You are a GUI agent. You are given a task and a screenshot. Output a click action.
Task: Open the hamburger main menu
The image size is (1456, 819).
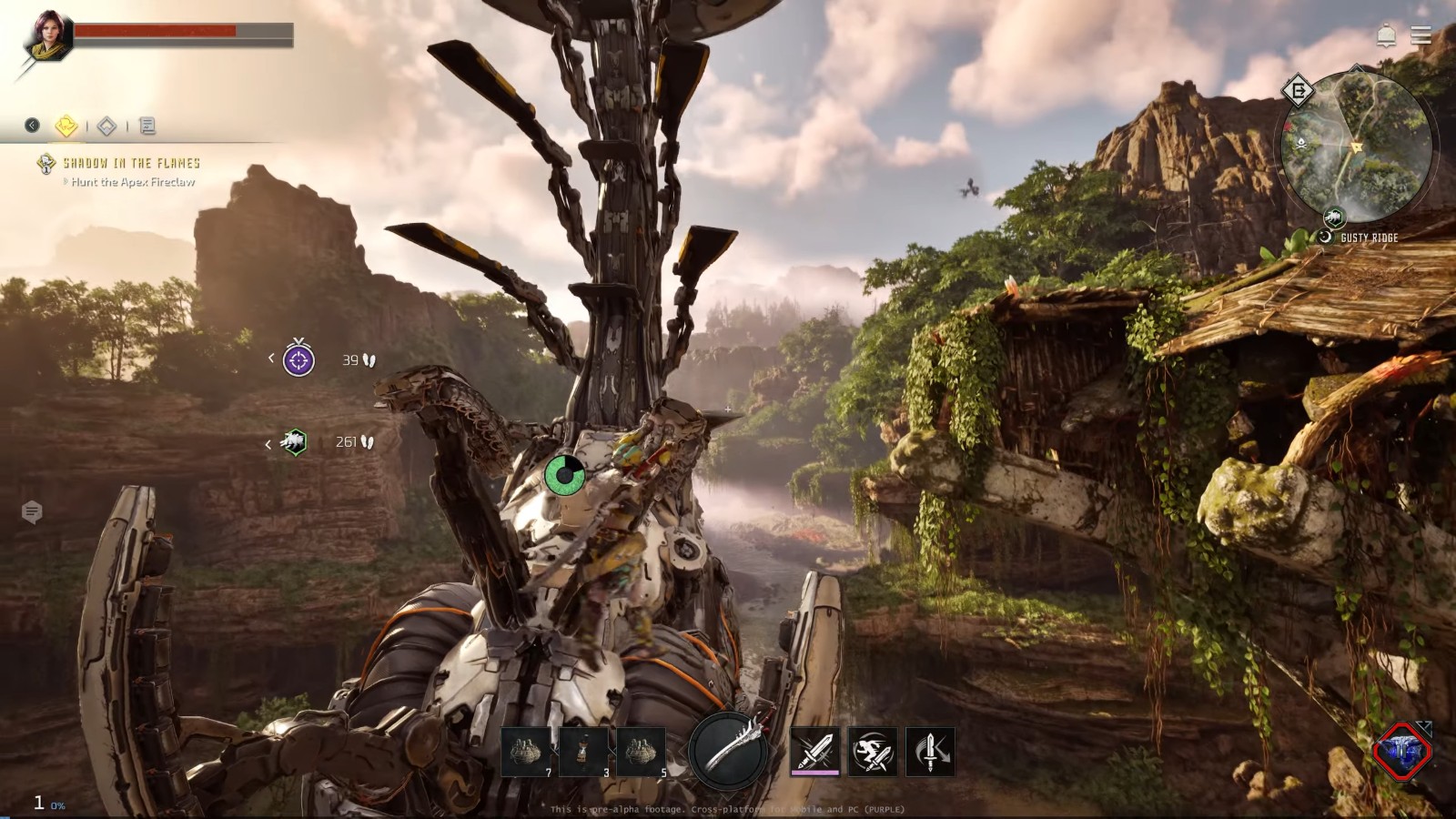1421,35
